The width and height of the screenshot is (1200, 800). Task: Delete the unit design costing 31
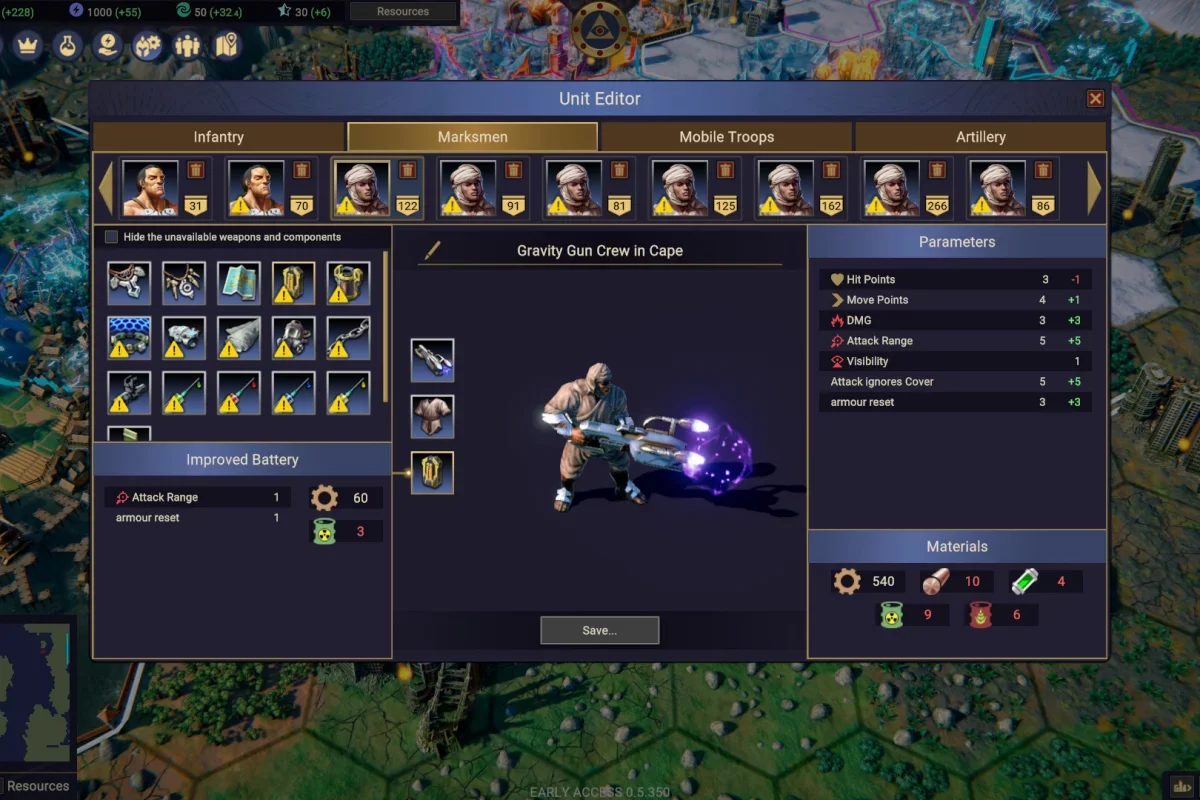195,170
